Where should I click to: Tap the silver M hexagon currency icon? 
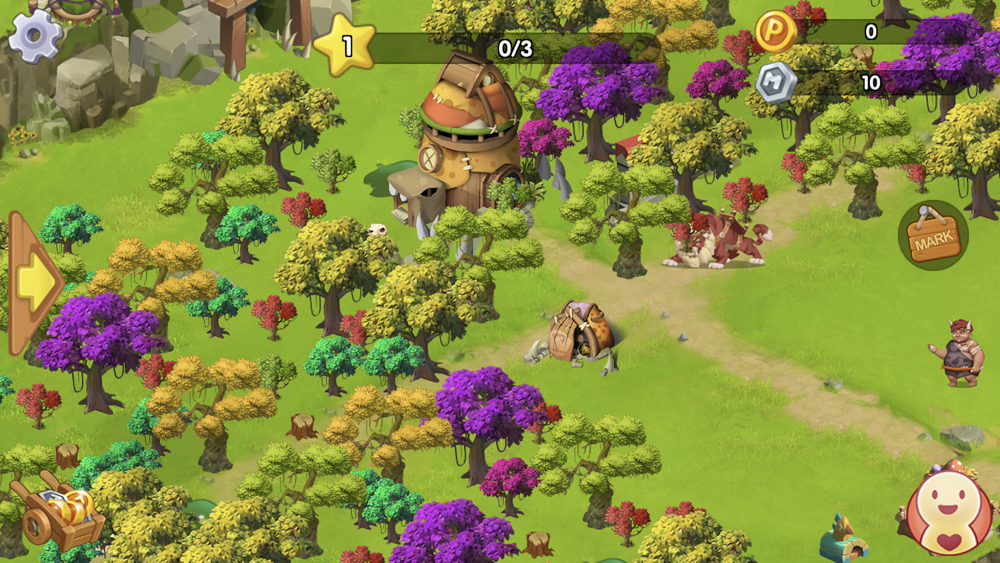pyautogui.click(x=776, y=82)
